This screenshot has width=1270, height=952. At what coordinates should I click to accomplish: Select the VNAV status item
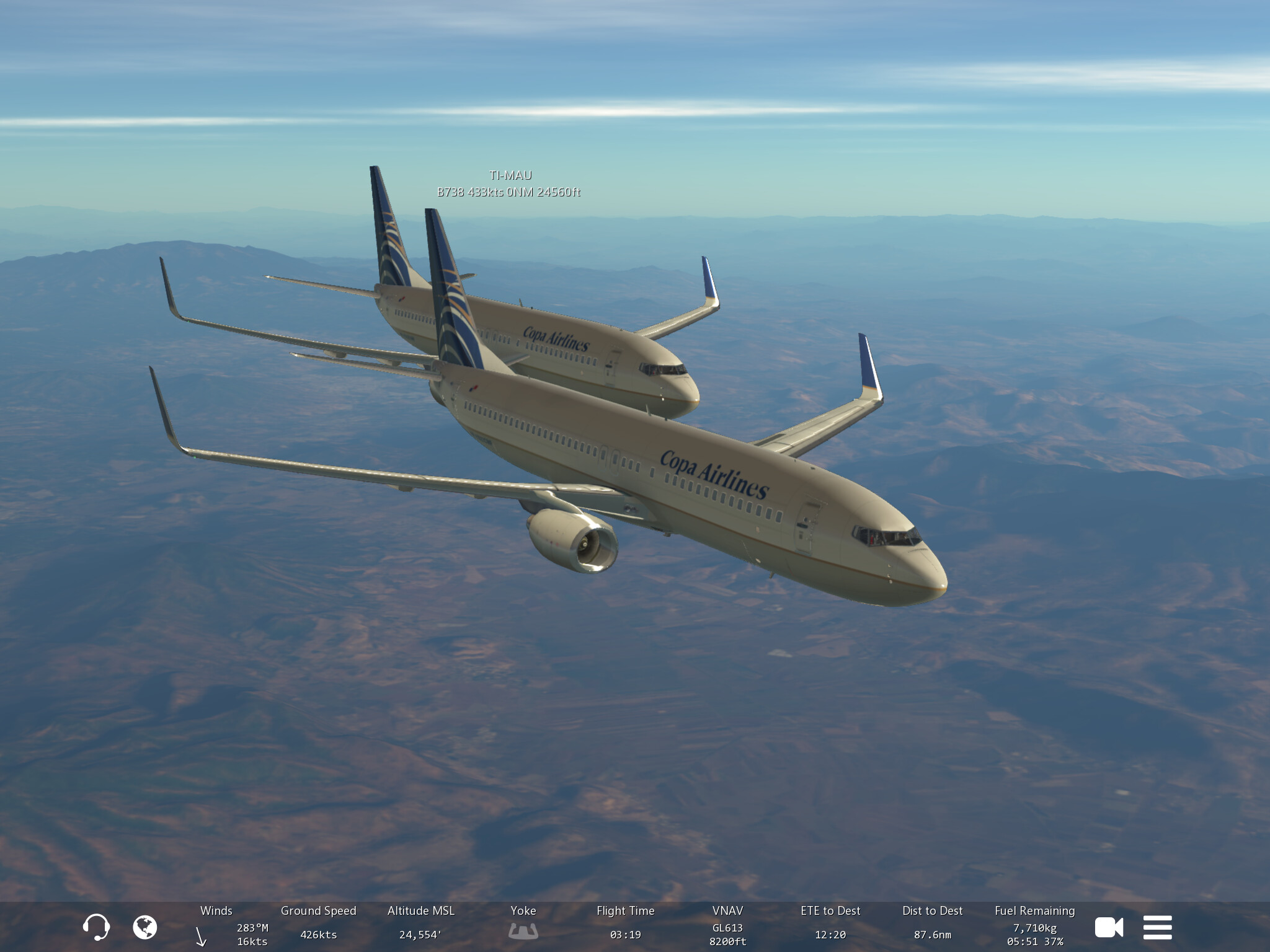tap(727, 927)
